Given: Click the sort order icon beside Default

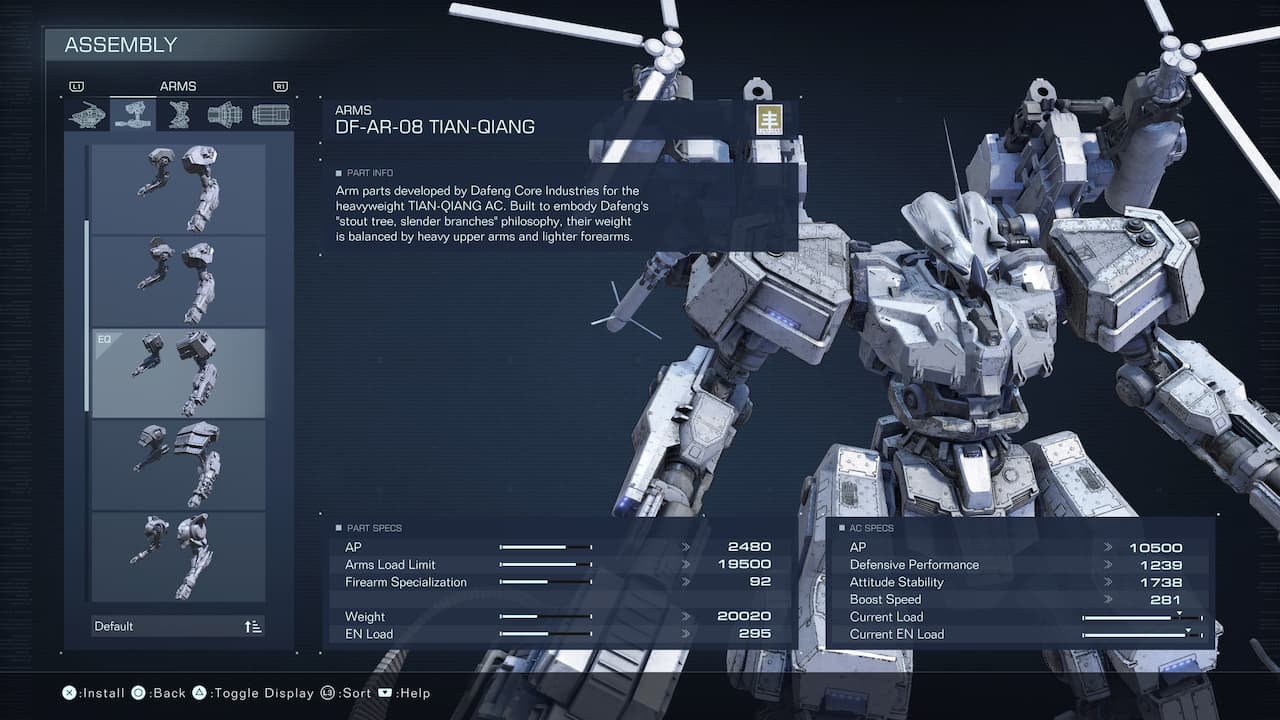Looking at the screenshot, I should click(250, 625).
